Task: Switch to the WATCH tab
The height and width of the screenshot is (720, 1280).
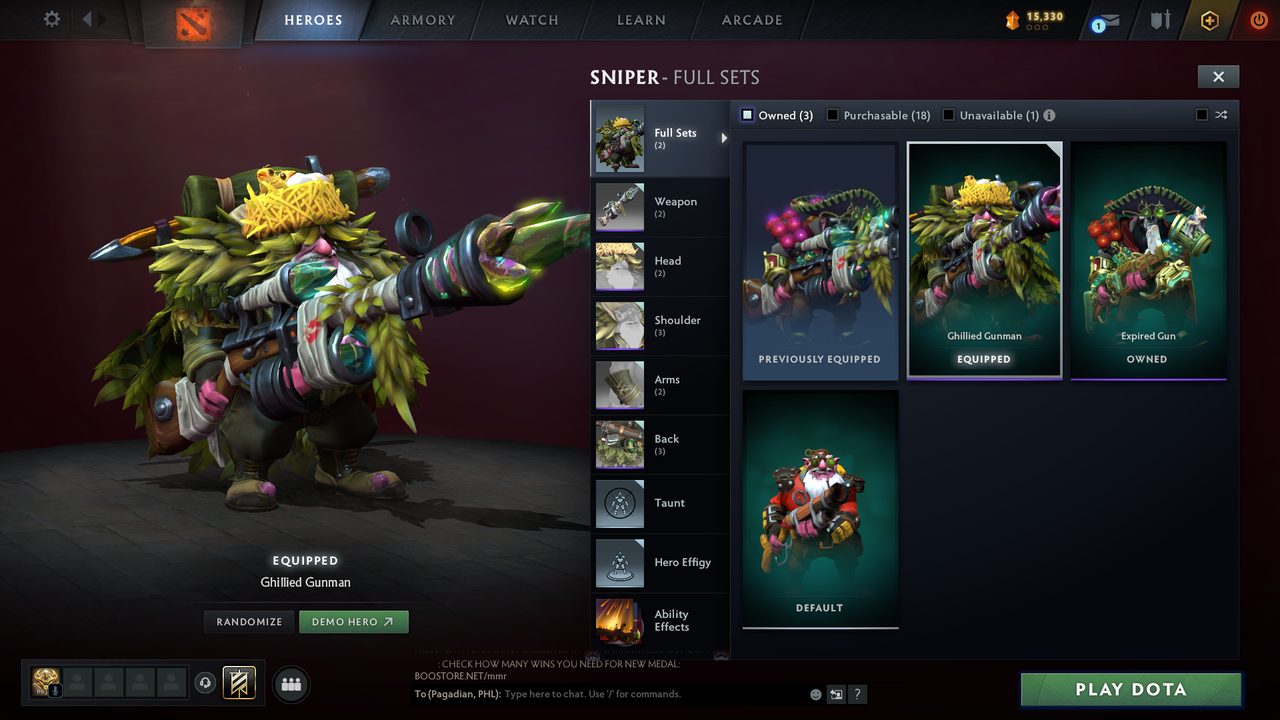Action: click(x=531, y=20)
